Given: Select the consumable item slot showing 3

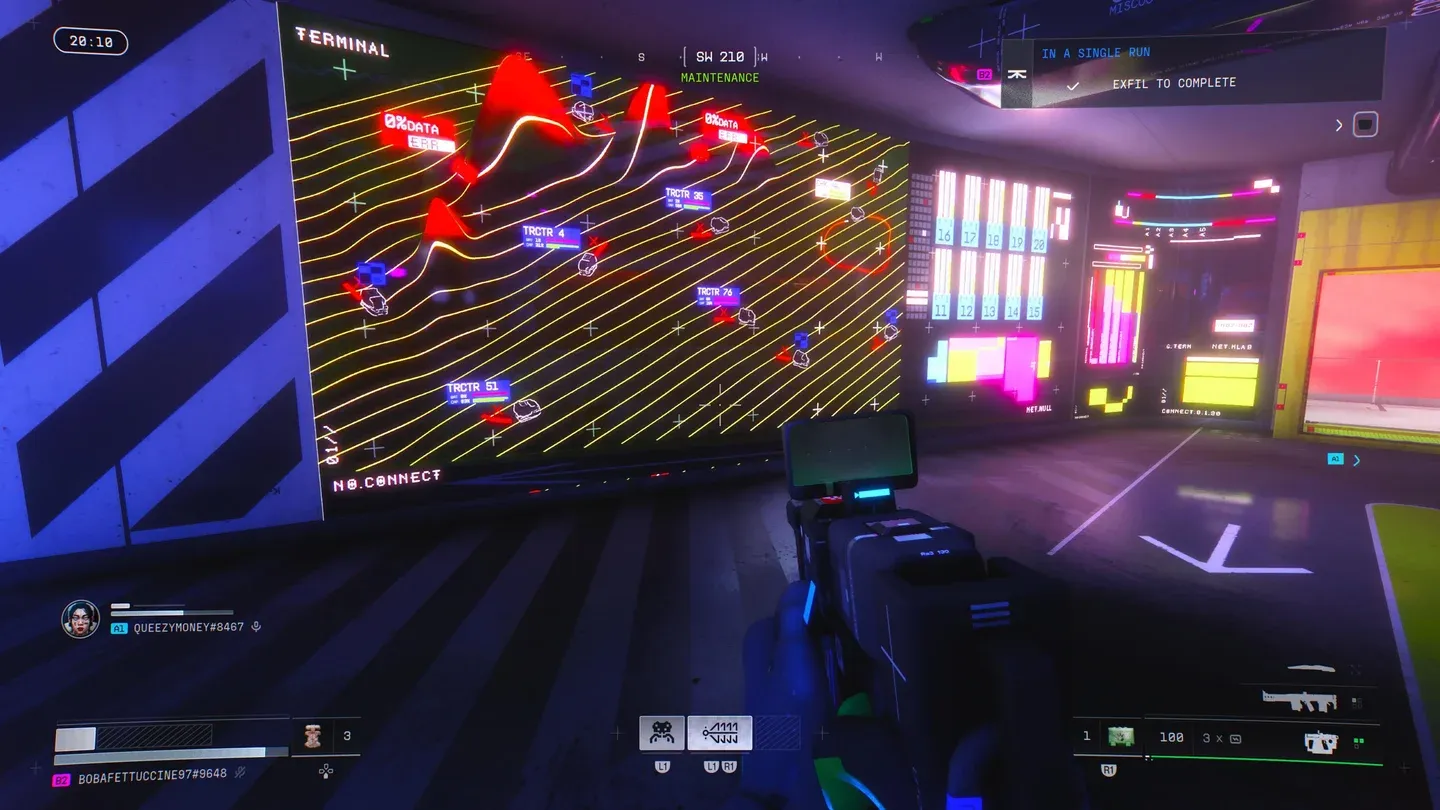Looking at the screenshot, I should click(326, 738).
